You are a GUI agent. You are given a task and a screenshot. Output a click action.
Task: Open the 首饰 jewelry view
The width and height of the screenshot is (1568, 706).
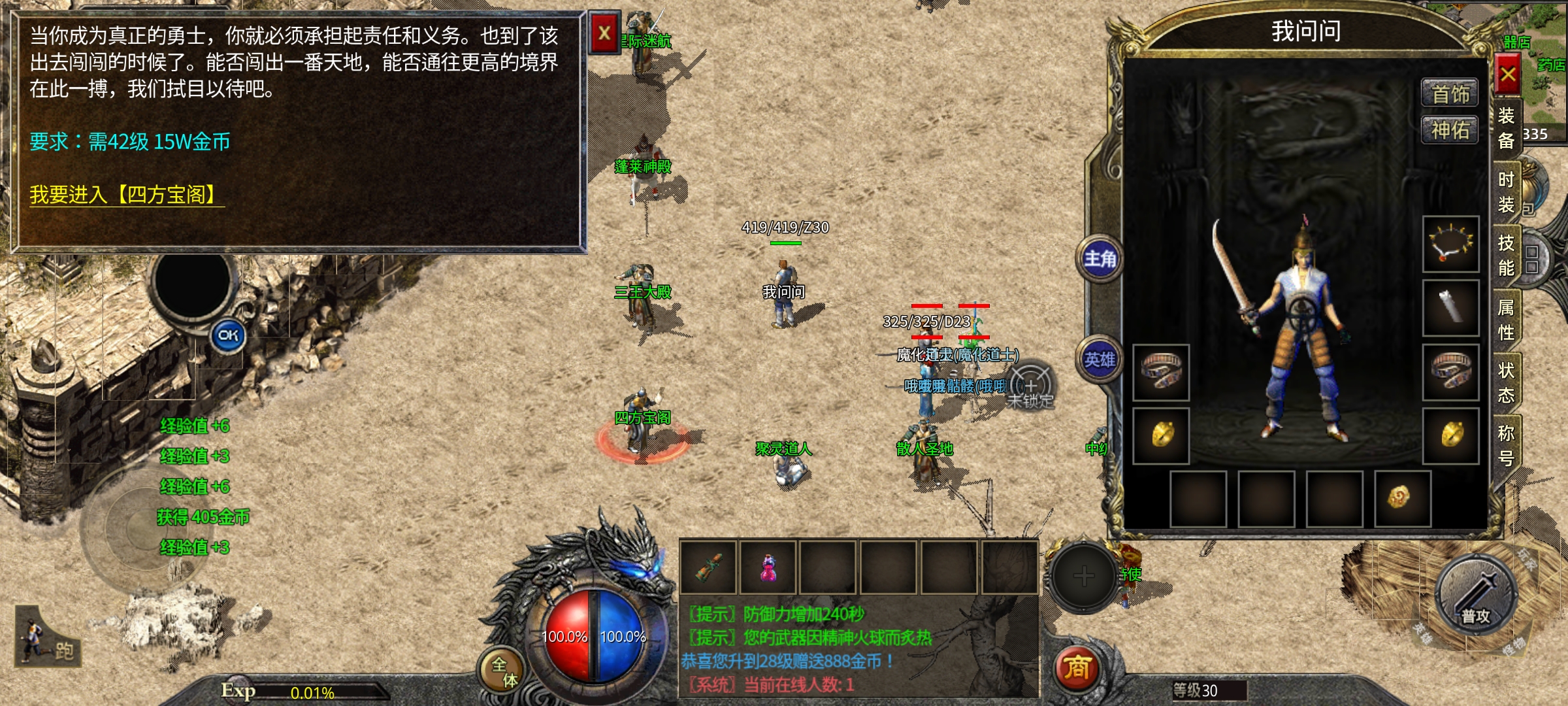point(1450,94)
